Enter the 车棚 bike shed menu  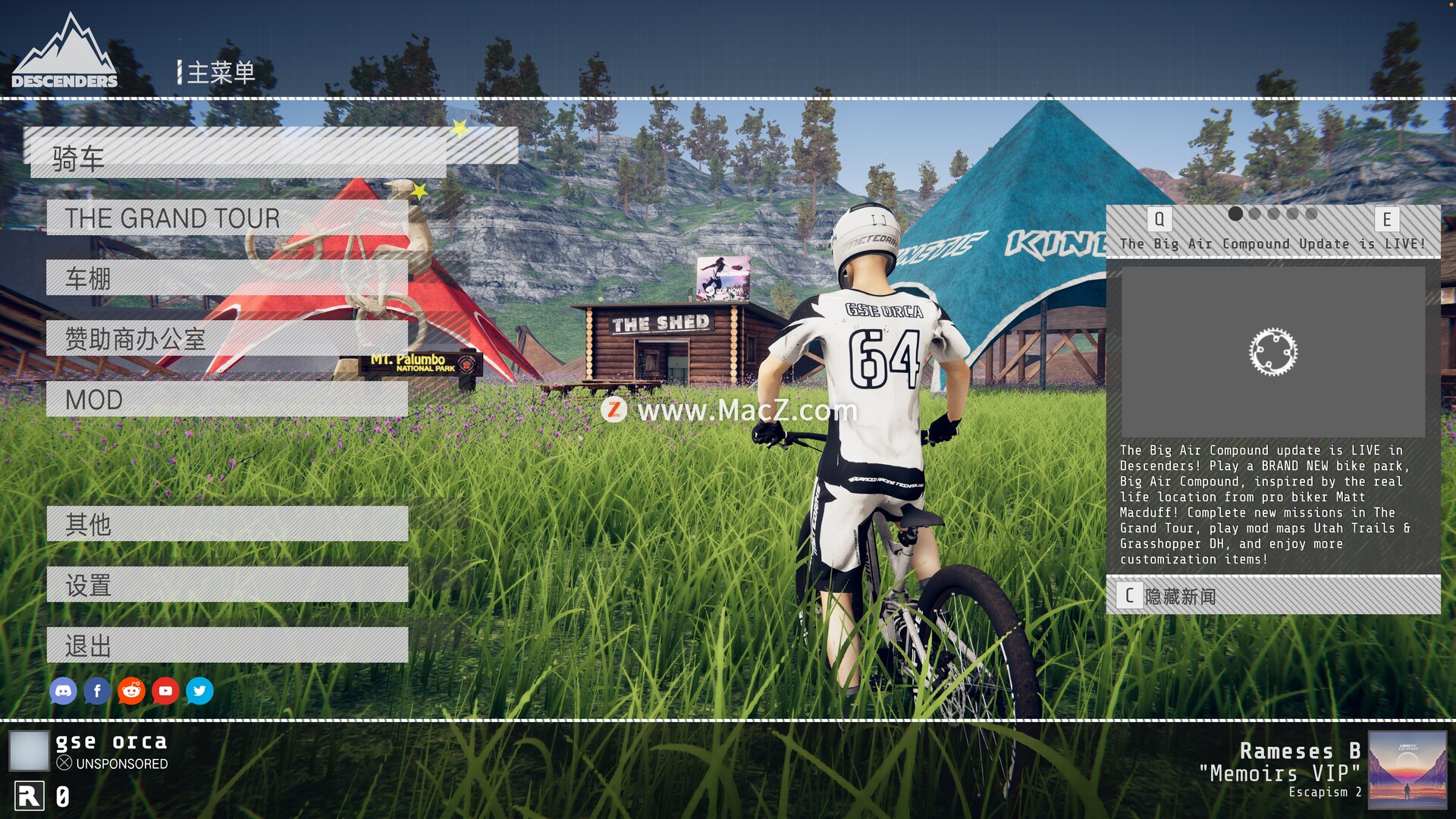(227, 278)
